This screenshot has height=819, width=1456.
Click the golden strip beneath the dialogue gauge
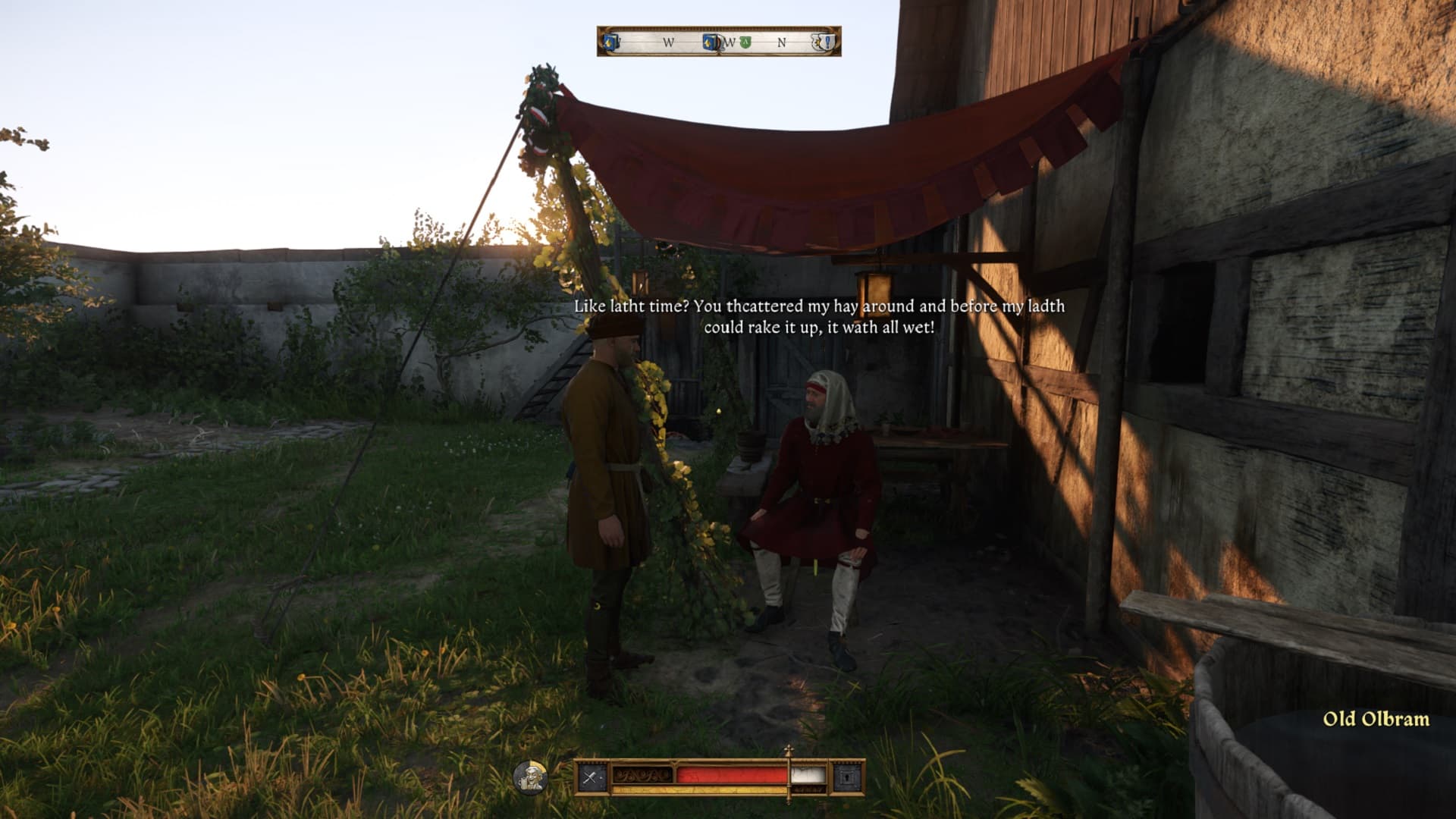pyautogui.click(x=698, y=789)
